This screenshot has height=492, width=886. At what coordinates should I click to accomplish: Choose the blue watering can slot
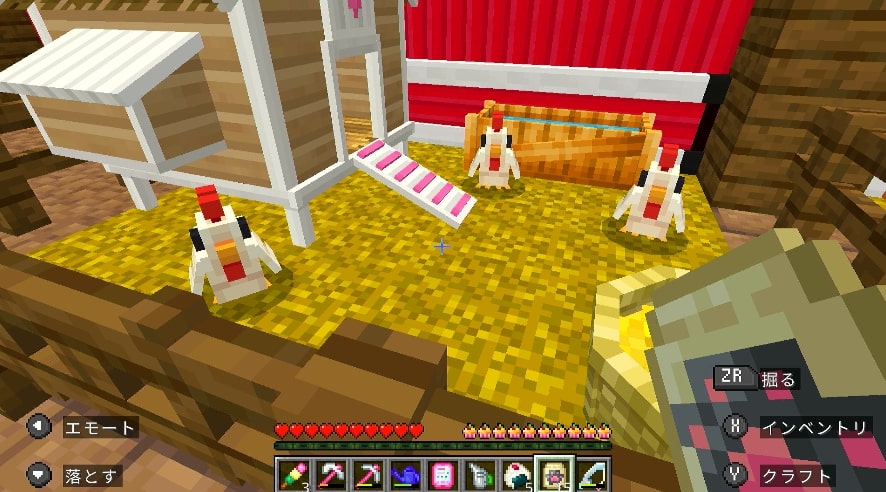(406, 473)
